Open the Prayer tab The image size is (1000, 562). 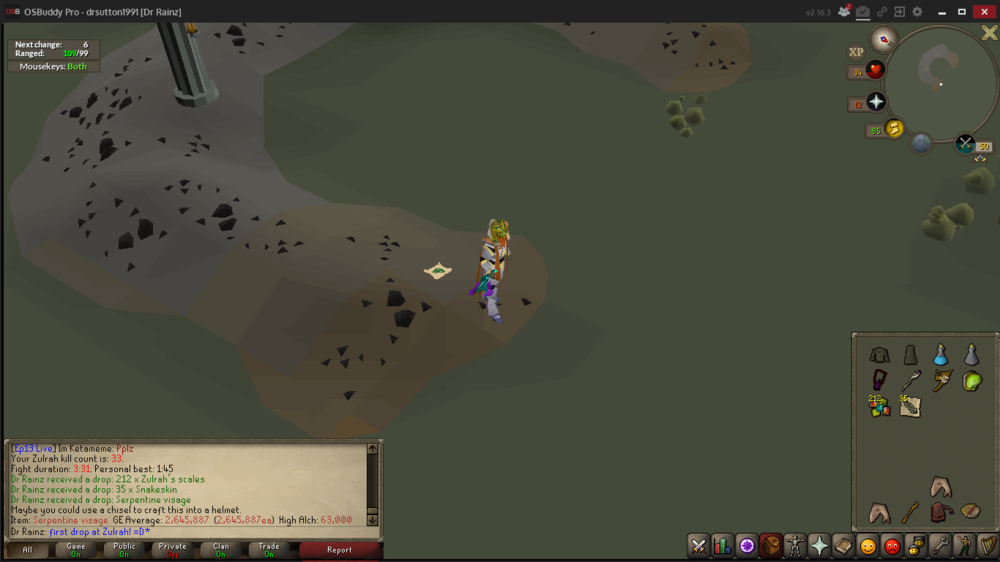click(x=819, y=546)
